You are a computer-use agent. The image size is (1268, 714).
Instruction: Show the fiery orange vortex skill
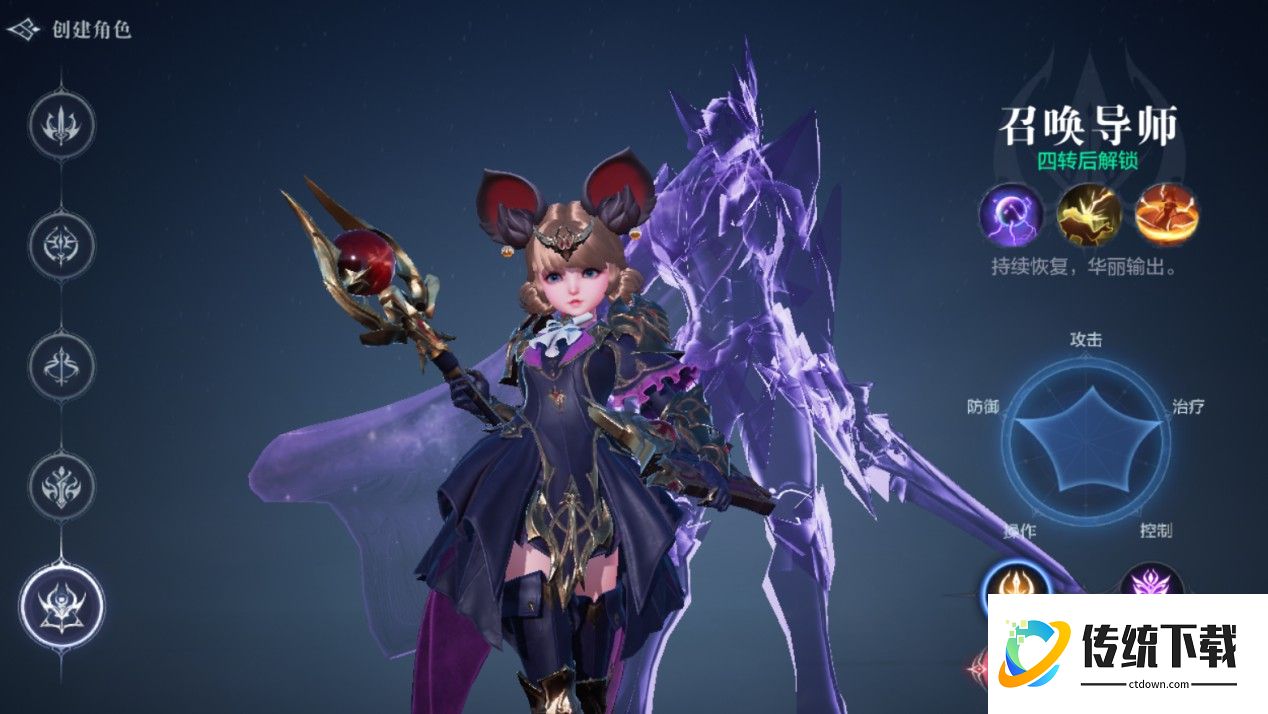point(1166,215)
